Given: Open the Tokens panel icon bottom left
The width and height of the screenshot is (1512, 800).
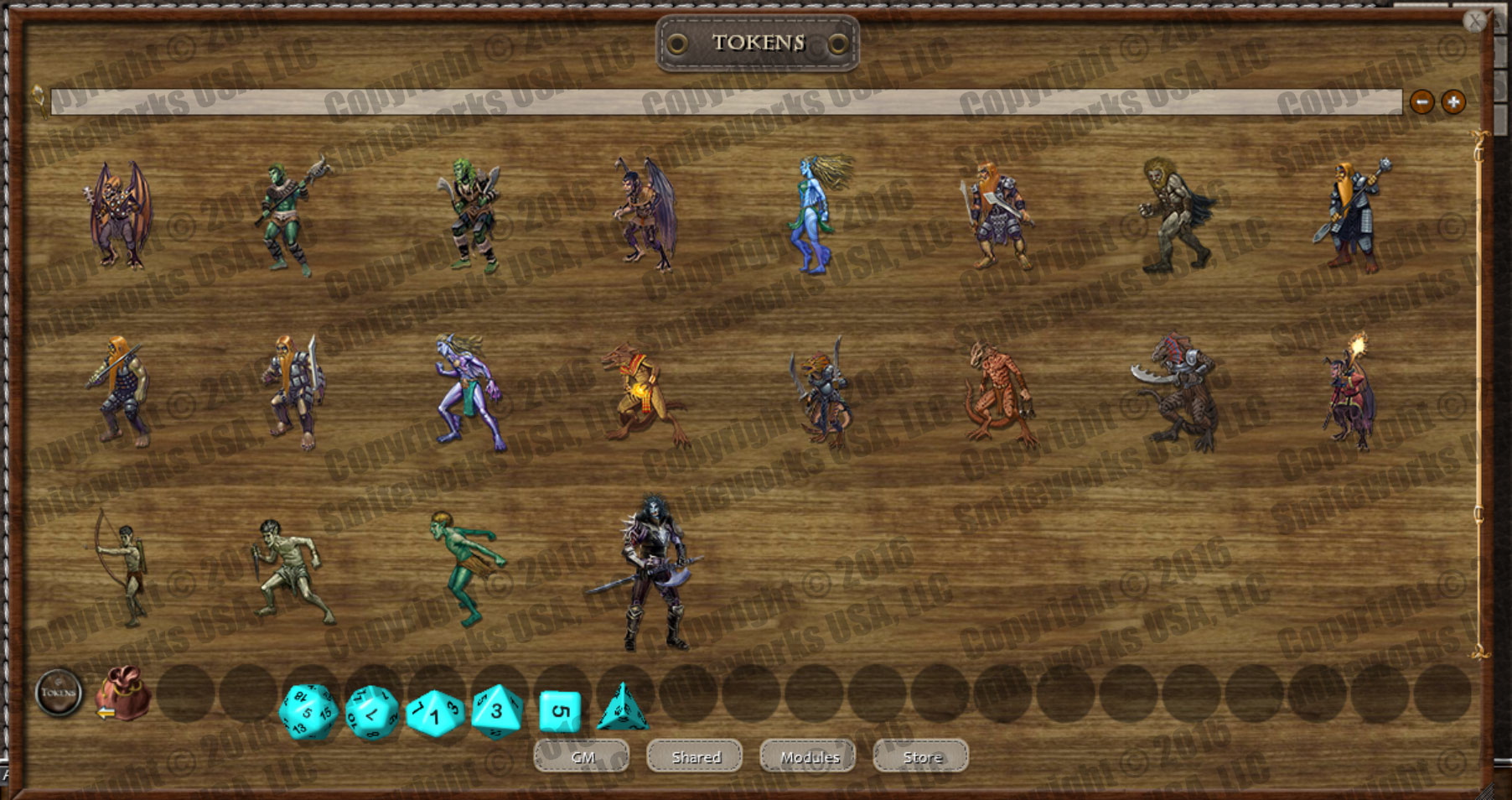Looking at the screenshot, I should coord(57,693).
